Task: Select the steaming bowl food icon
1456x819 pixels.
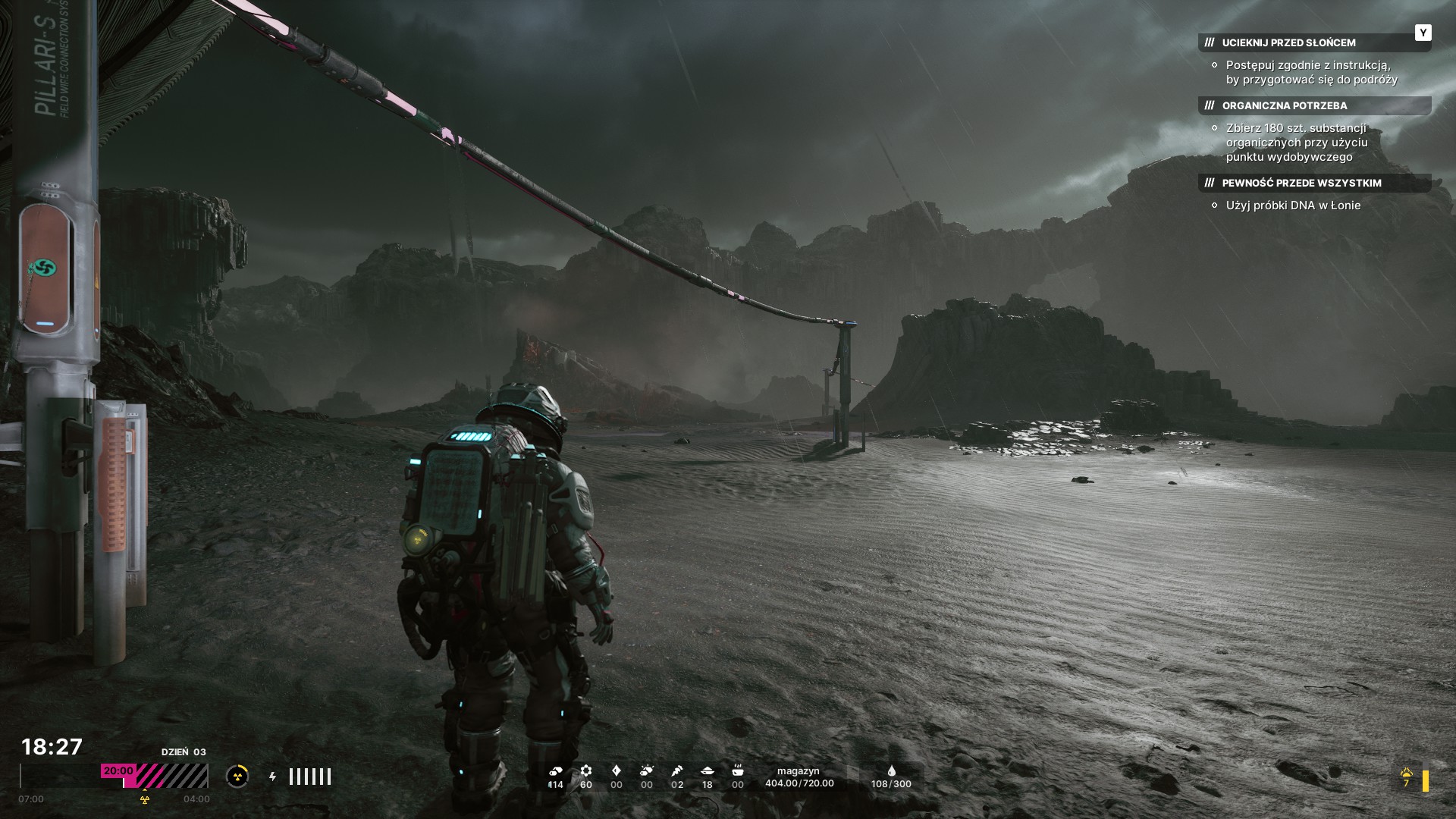Action: (737, 770)
